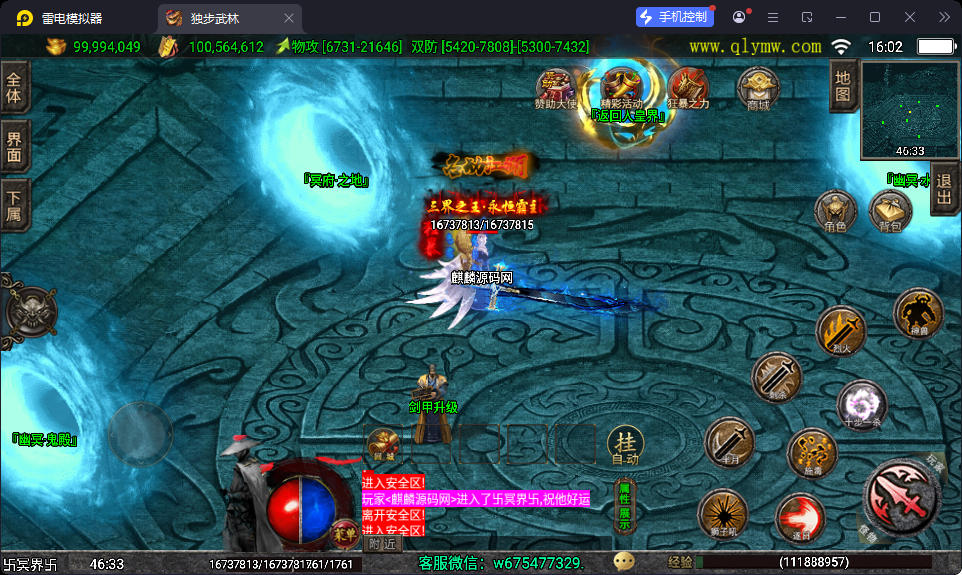Open the 角色 character sheet
The width and height of the screenshot is (962, 575).
point(835,210)
